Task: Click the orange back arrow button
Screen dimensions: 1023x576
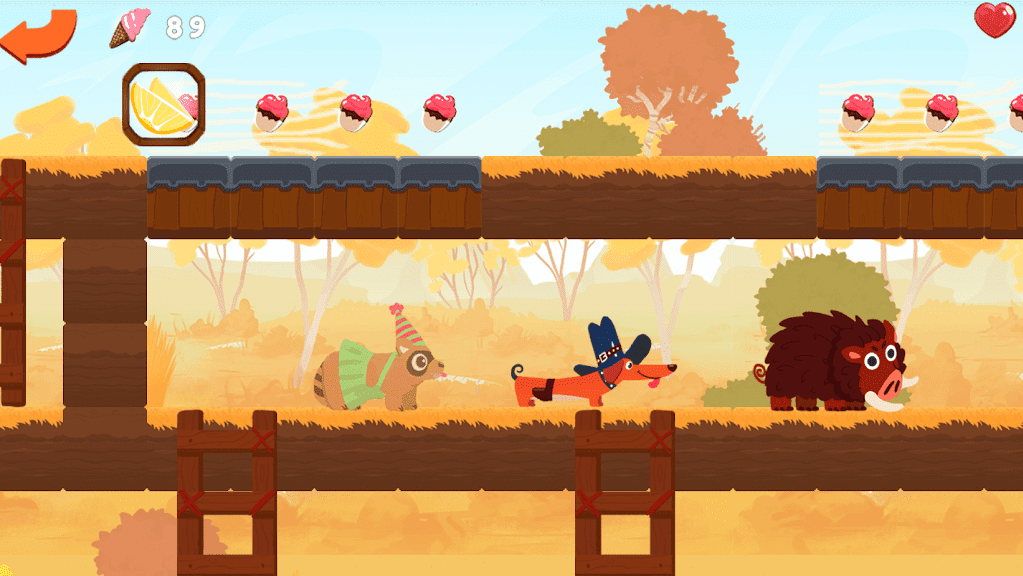Action: [x=38, y=36]
